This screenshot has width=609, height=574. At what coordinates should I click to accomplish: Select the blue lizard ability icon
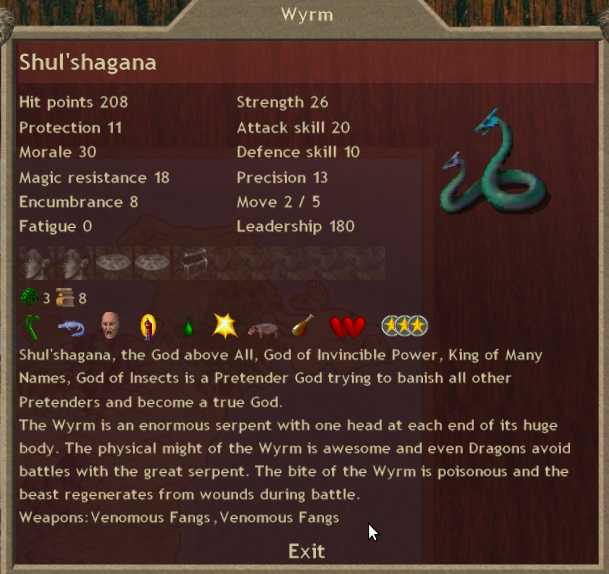click(70, 326)
